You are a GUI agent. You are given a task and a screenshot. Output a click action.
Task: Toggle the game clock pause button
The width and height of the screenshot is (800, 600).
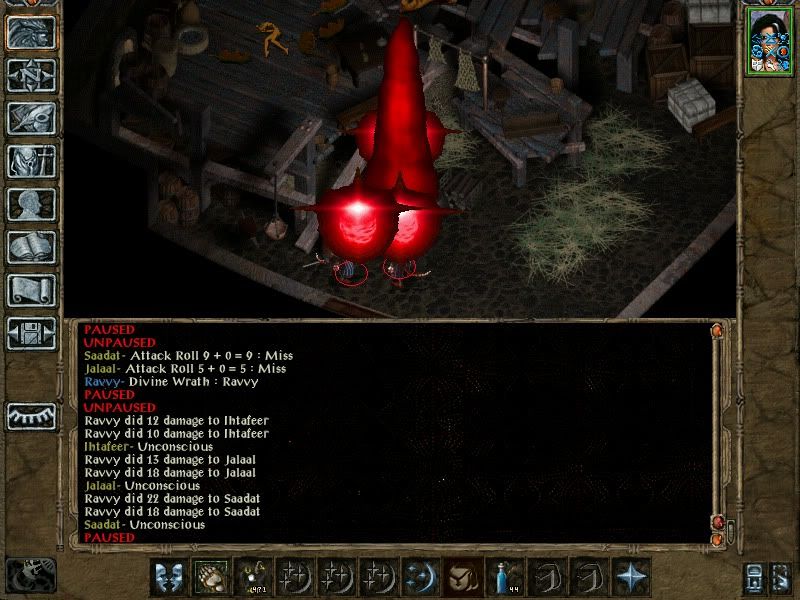30,575
